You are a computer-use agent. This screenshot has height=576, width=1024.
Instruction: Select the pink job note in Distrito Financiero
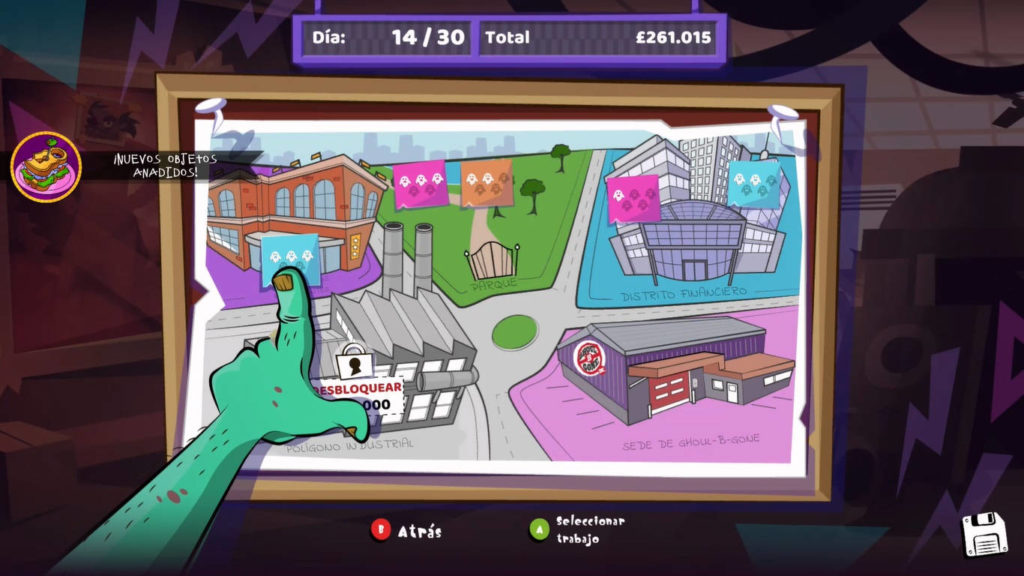point(633,199)
